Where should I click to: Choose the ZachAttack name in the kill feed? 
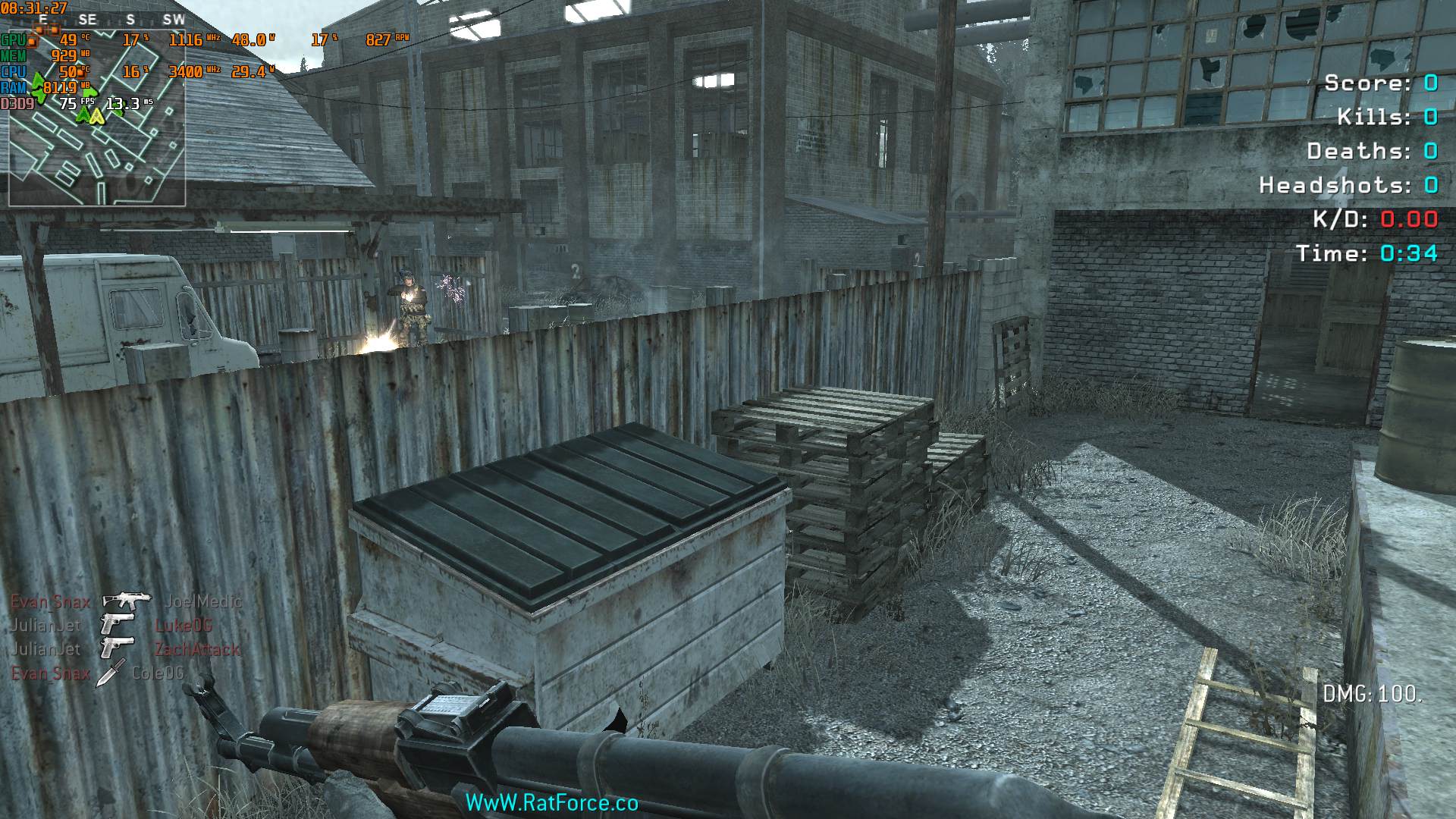[x=196, y=650]
